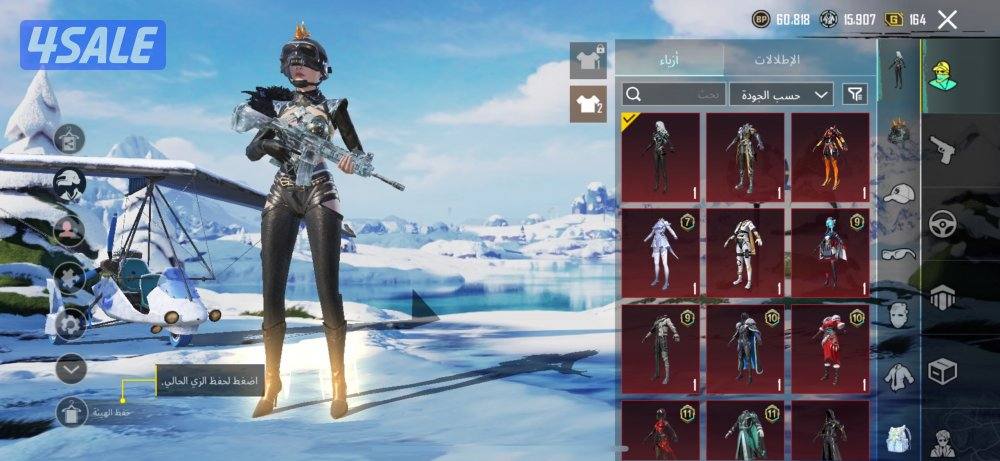The height and width of the screenshot is (461, 1000).
Task: Open the backpack subcategory
Action: click(899, 437)
